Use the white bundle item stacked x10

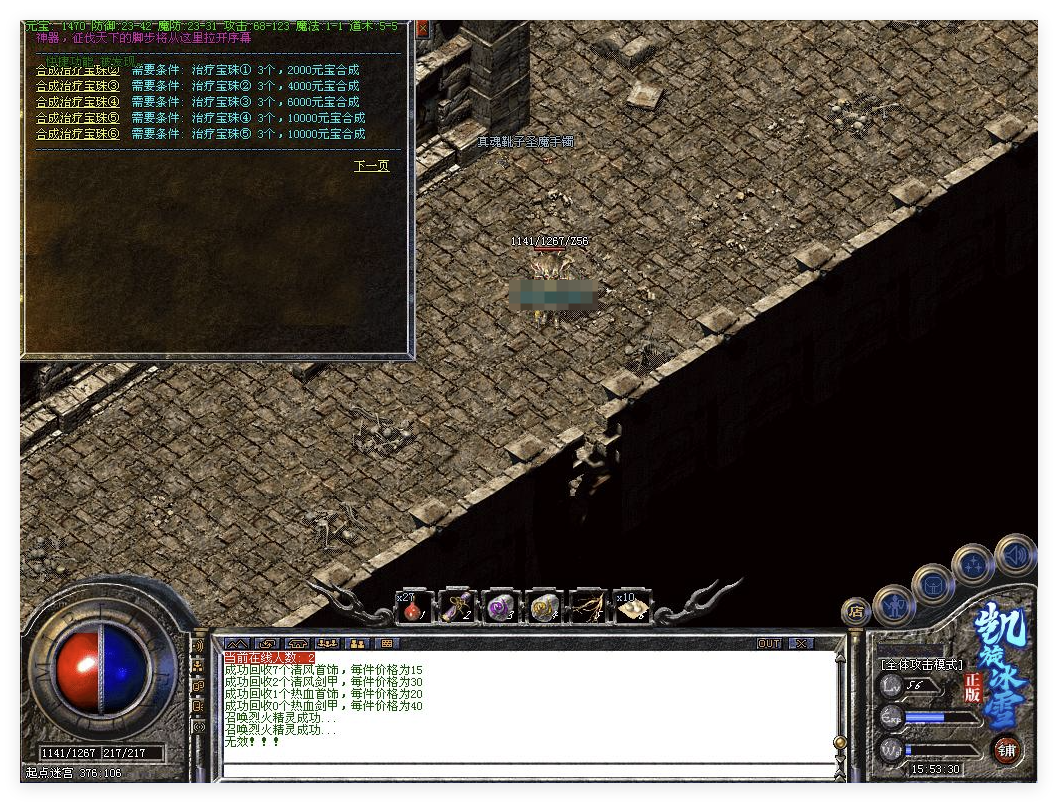pyautogui.click(x=631, y=607)
